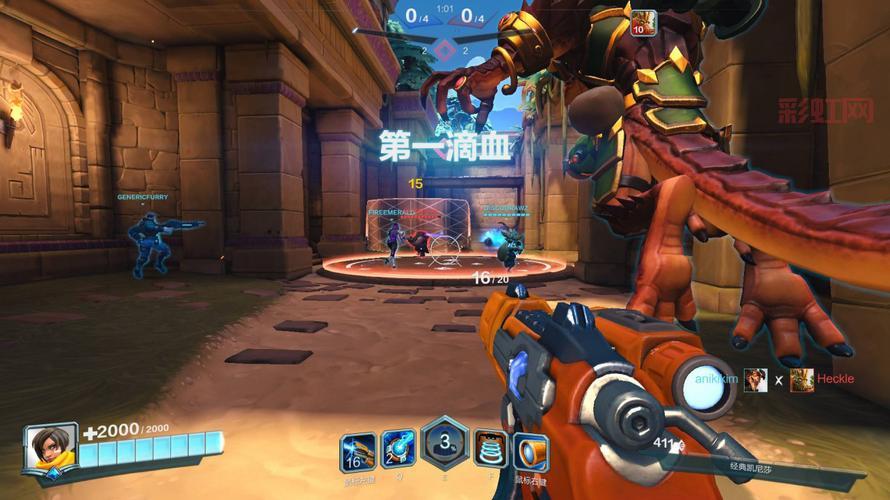Select the killer portrait beside anikikim
This screenshot has height=500, width=890.
point(755,380)
